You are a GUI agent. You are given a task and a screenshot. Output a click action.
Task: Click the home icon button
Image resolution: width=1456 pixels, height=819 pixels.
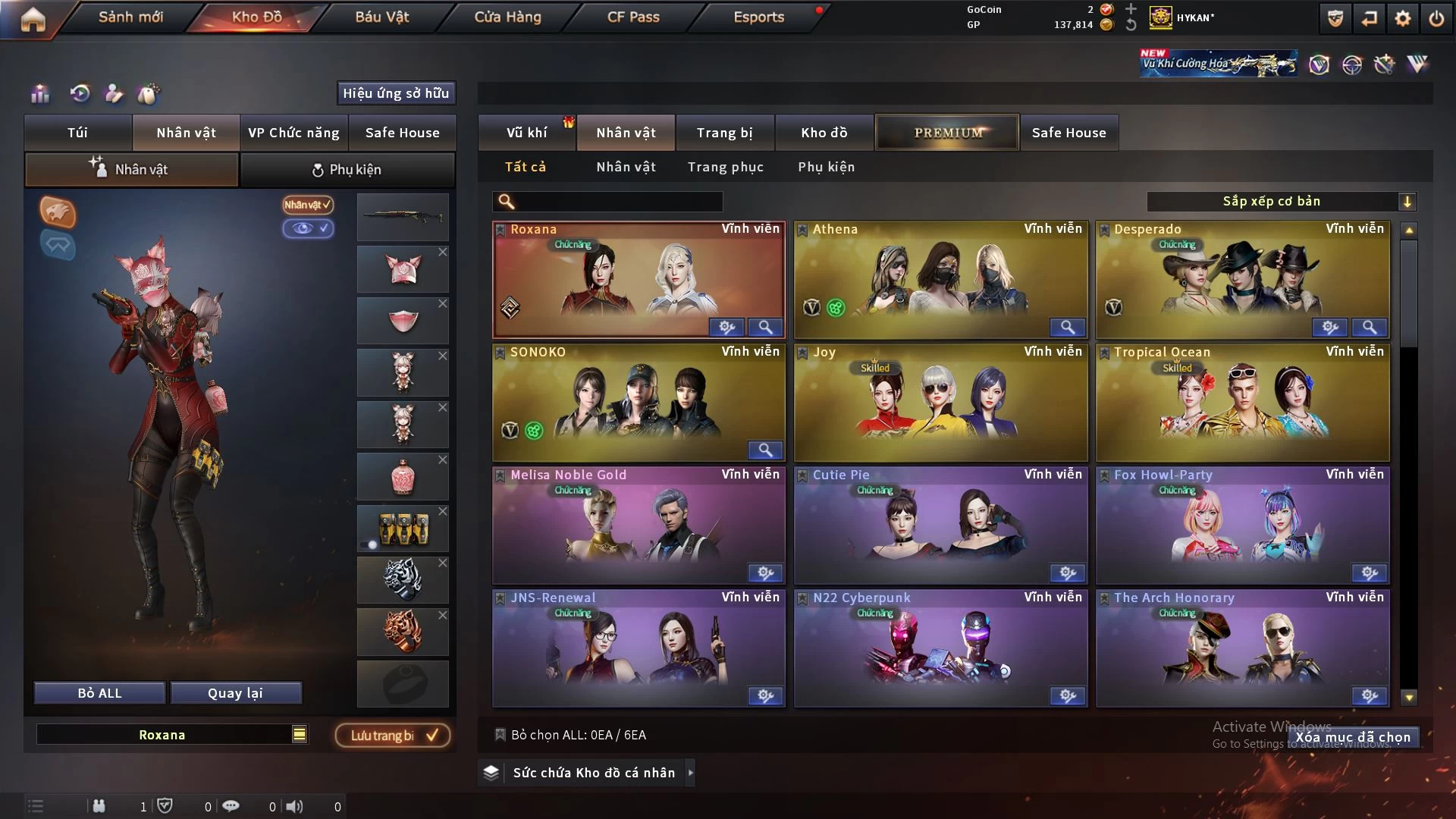point(33,19)
